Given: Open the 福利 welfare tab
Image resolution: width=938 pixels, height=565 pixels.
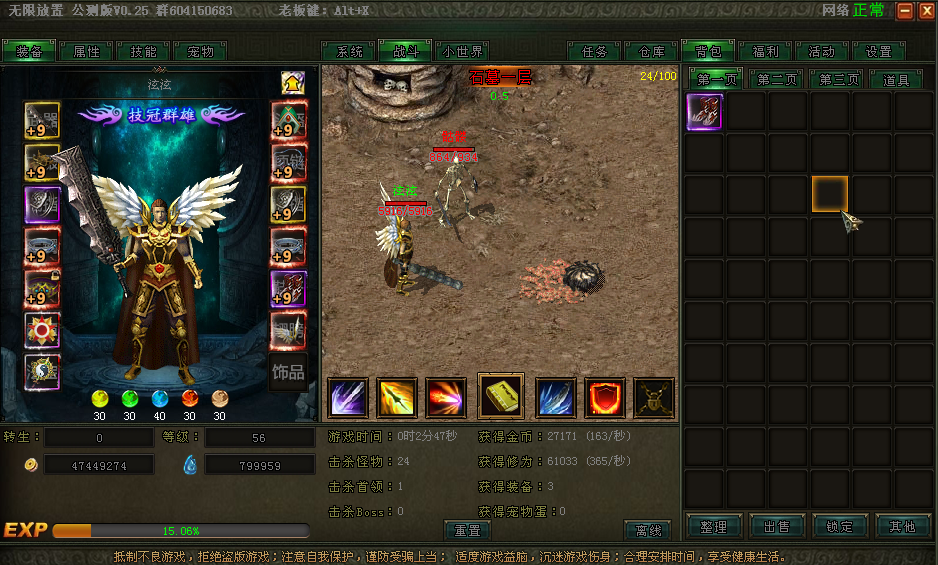Looking at the screenshot, I should point(765,52).
